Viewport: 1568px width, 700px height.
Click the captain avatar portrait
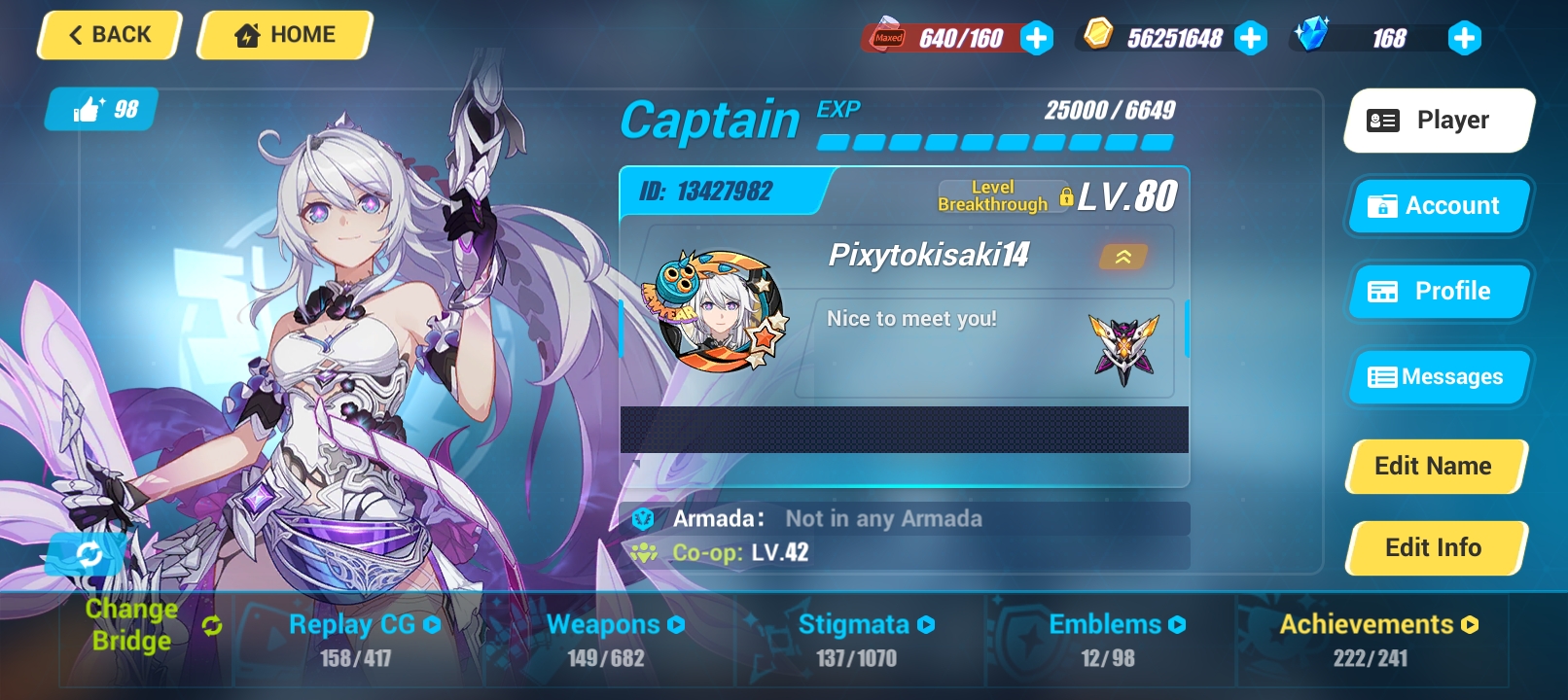[717, 313]
